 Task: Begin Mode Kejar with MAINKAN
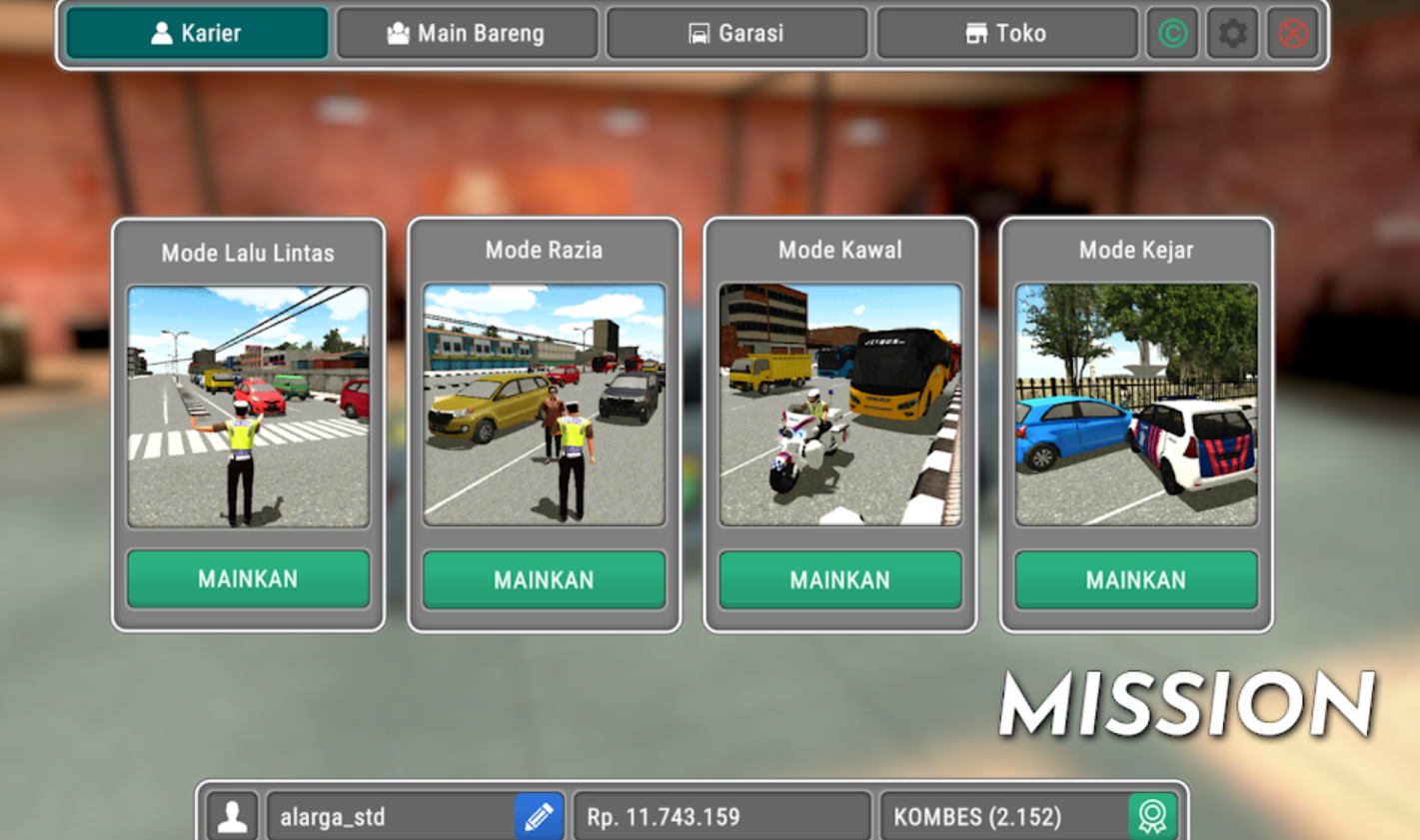[1136, 580]
